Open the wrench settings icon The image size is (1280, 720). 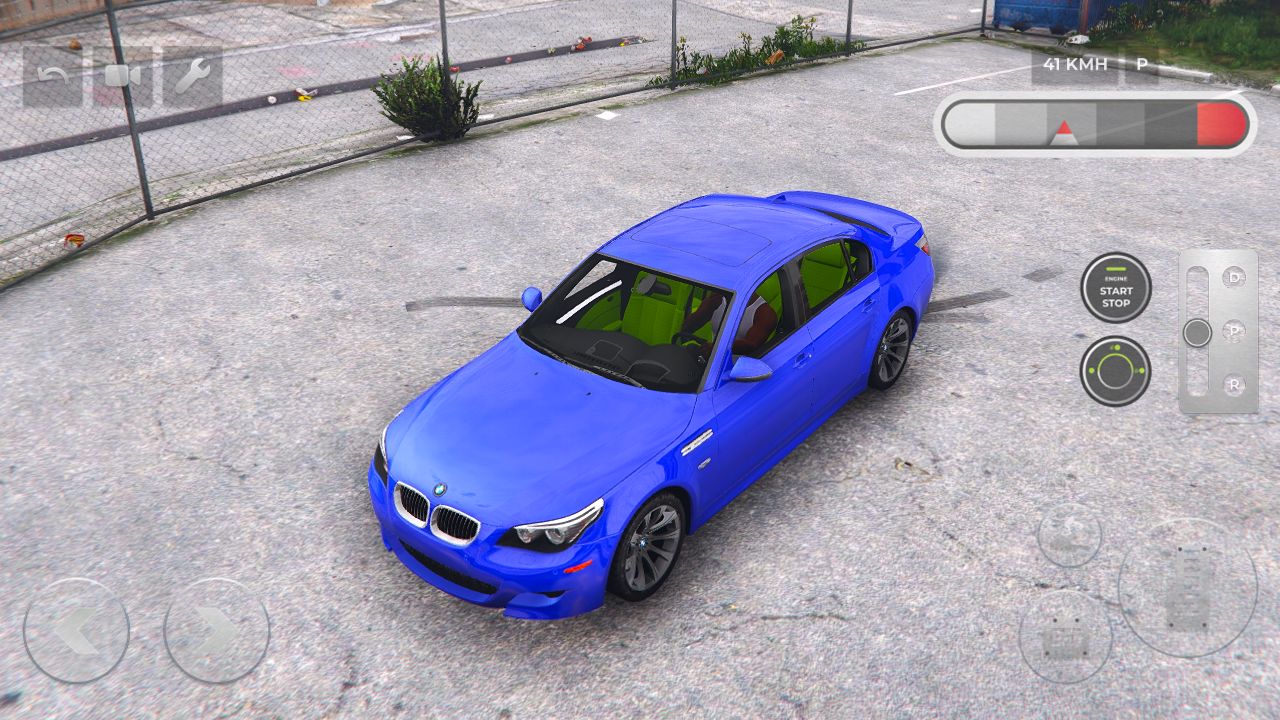(195, 74)
